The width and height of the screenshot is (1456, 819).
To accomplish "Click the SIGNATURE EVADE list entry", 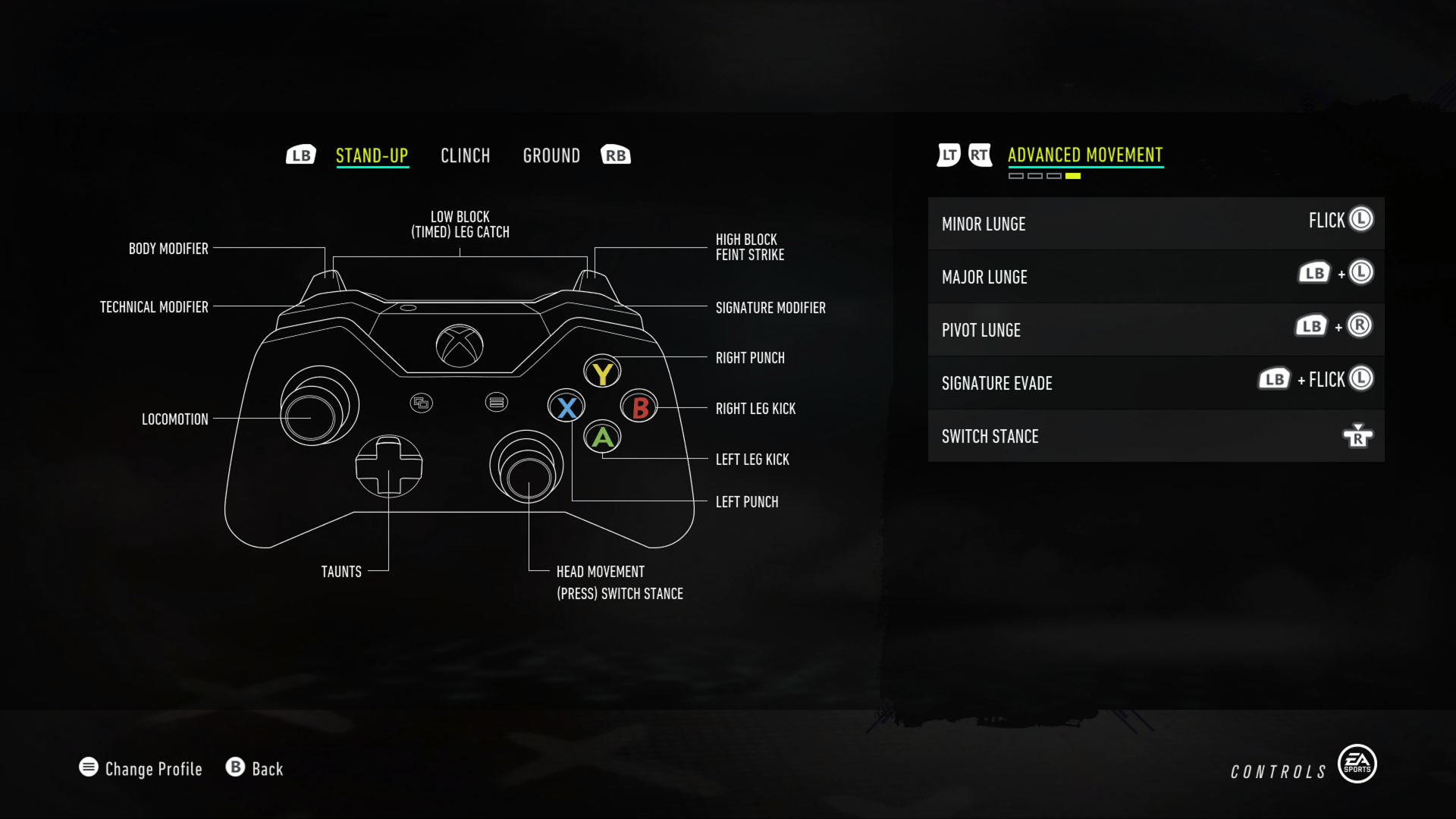I will click(x=1156, y=383).
